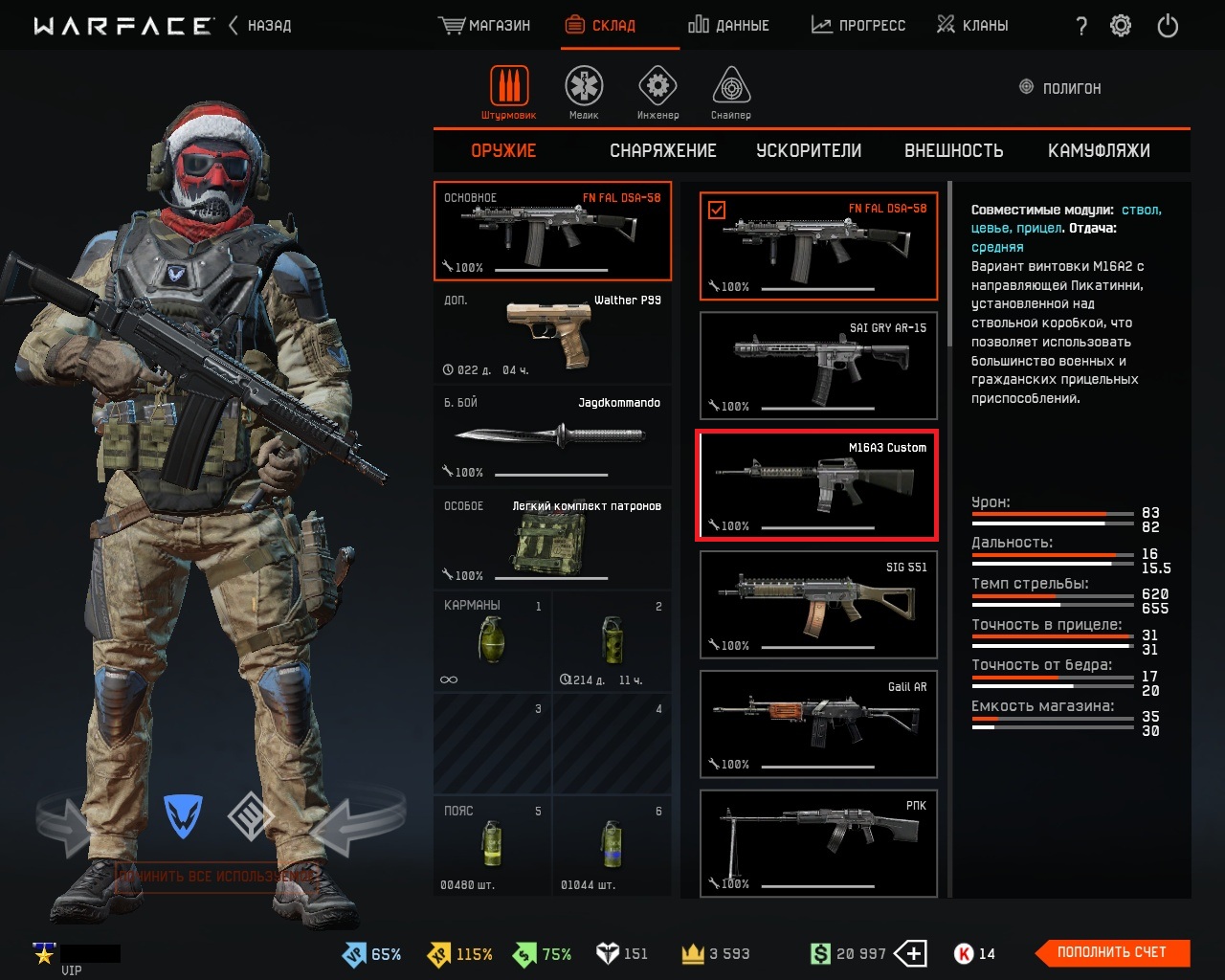Open the ДАННЫЕ statistics menu
1225x980 pixels.
728,26
